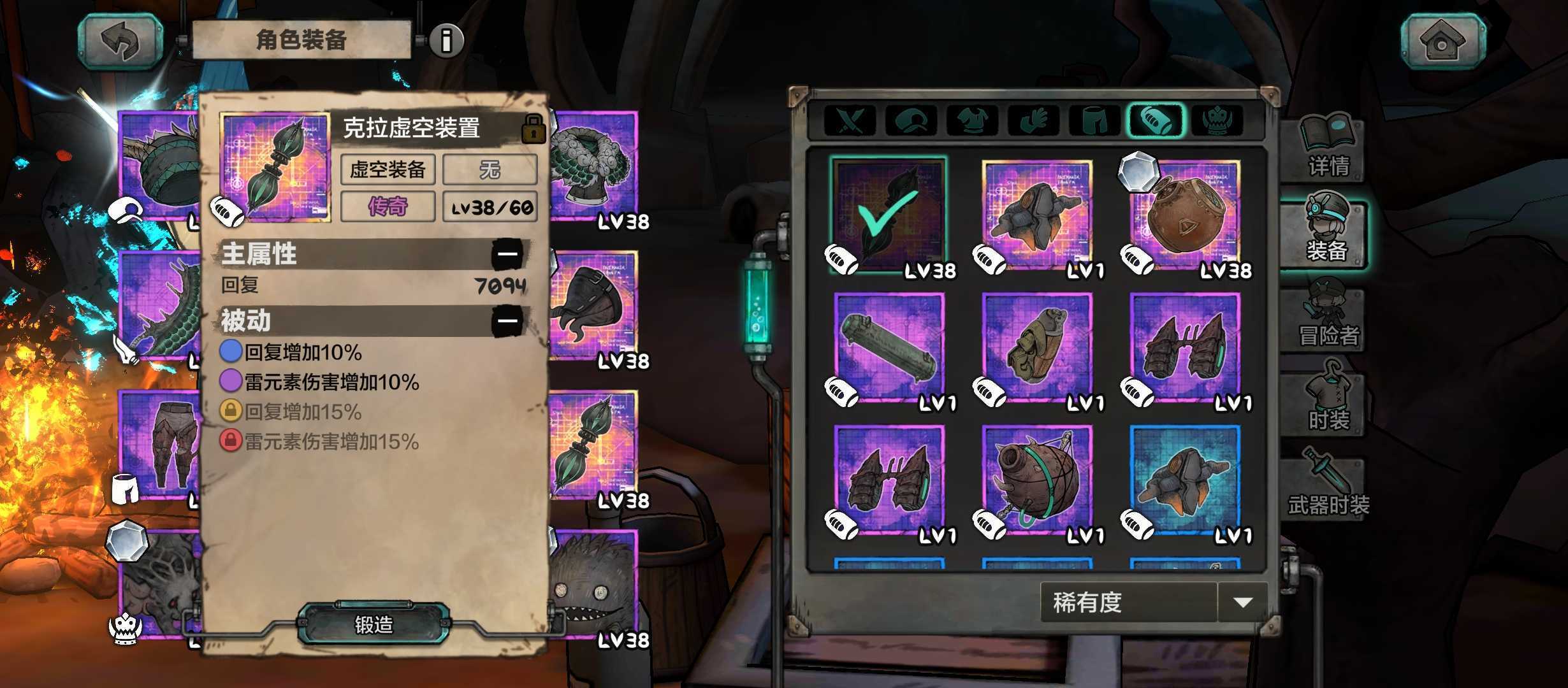Select the dark cylinder tube device
This screenshot has height=688, width=1568.
(x=889, y=349)
